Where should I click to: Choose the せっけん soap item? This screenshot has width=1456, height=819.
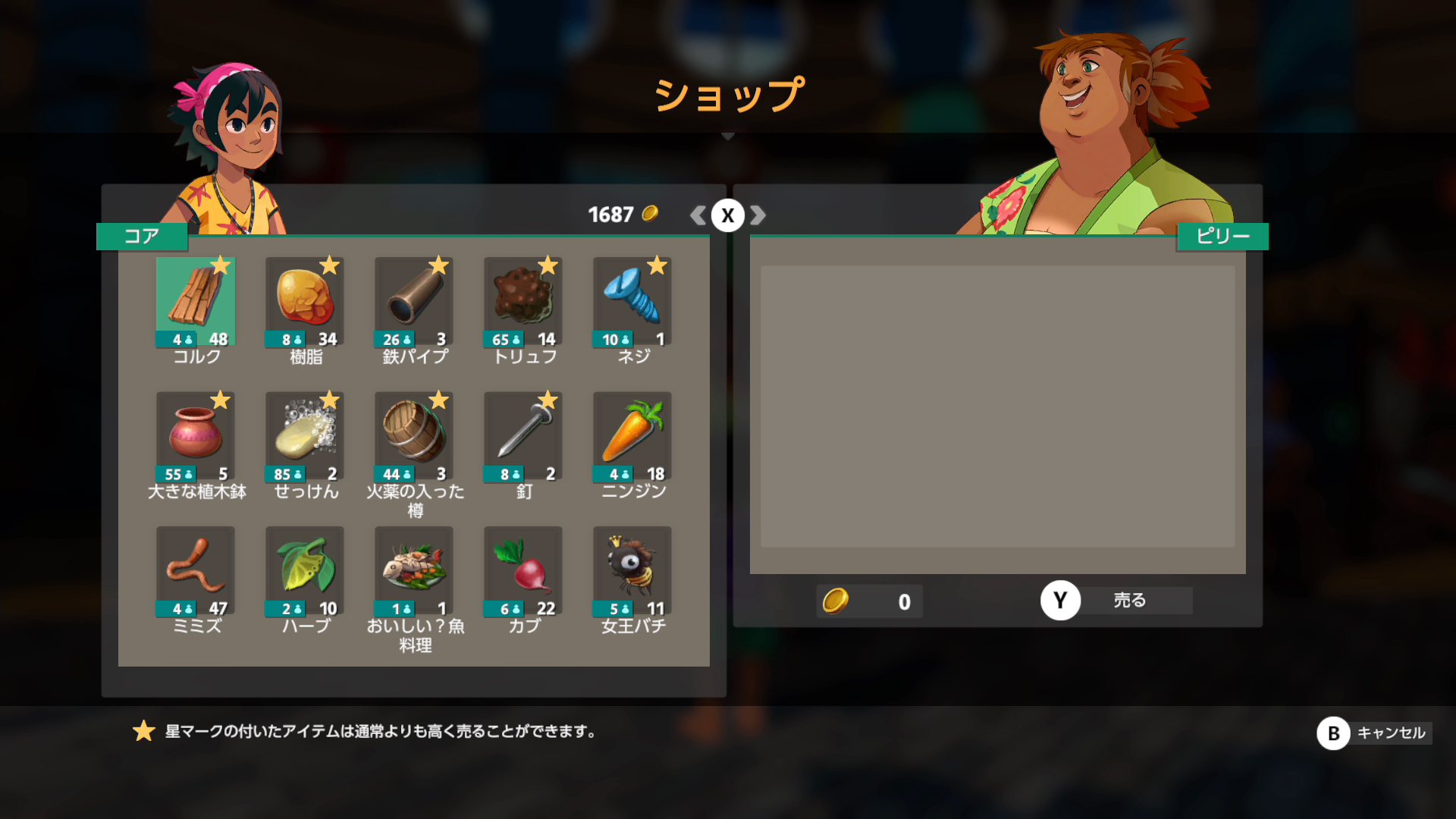click(x=305, y=436)
